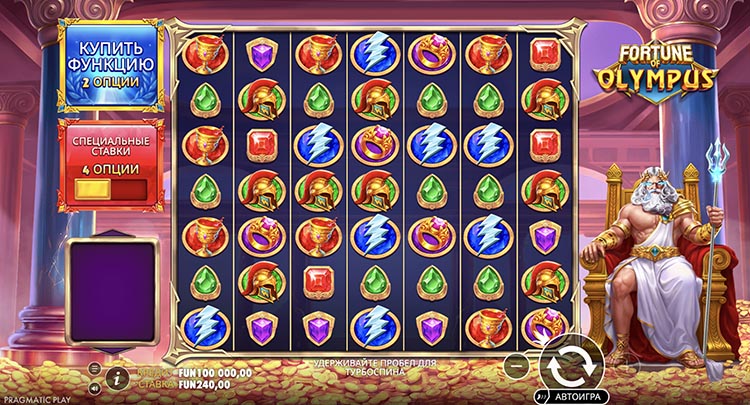Open the Специальные Ставки special bets options
Viewport: 750px width, 405px height.
pyautogui.click(x=110, y=164)
